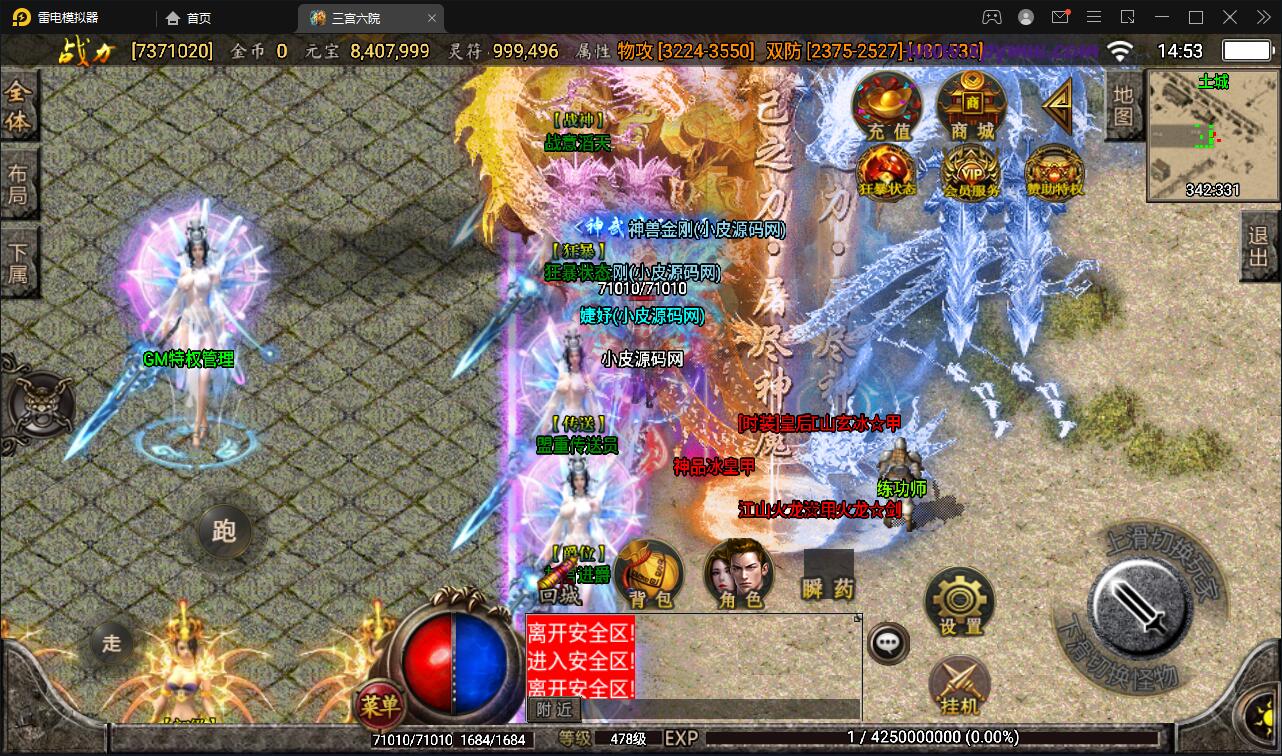The width and height of the screenshot is (1282, 756).
Task: Open the chat bubble icon
Action: click(887, 642)
